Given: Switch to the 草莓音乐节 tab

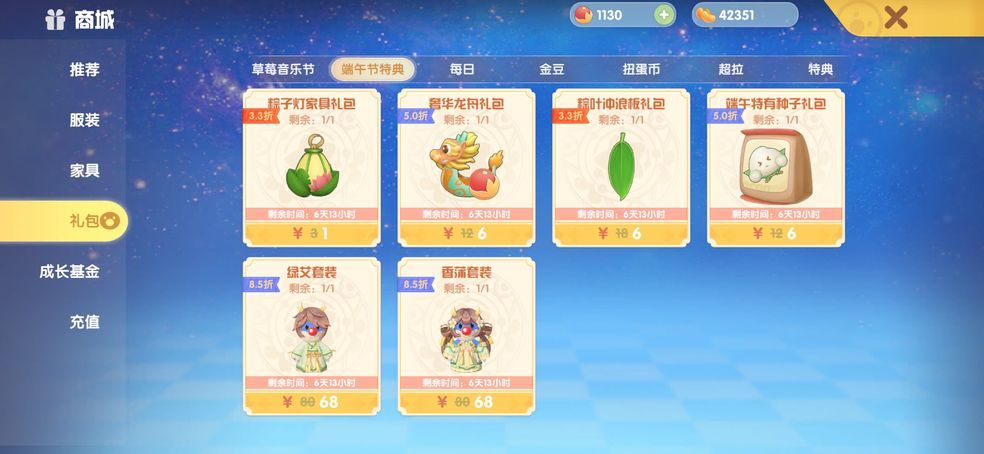Looking at the screenshot, I should point(282,69).
